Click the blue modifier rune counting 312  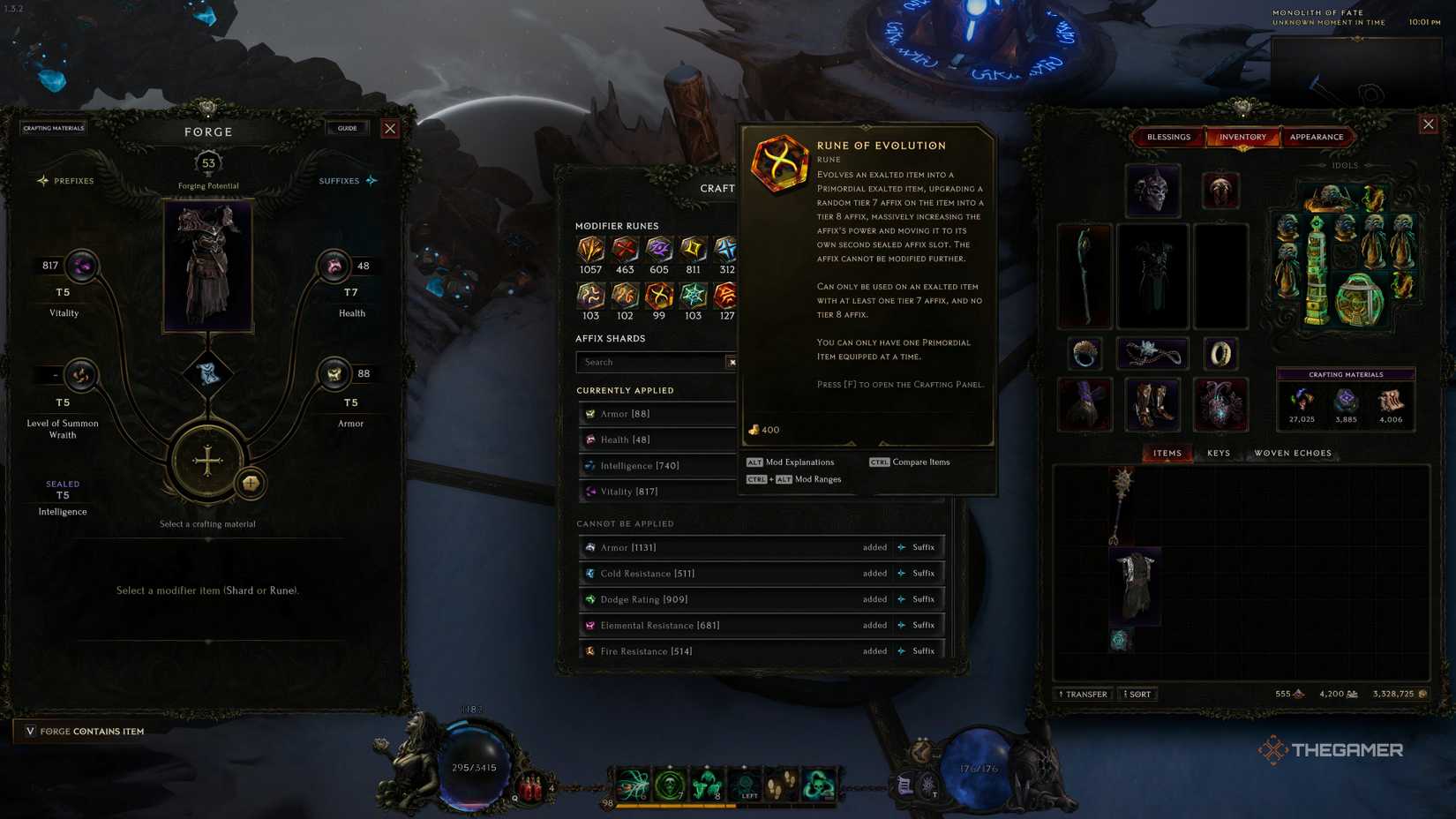[727, 250]
